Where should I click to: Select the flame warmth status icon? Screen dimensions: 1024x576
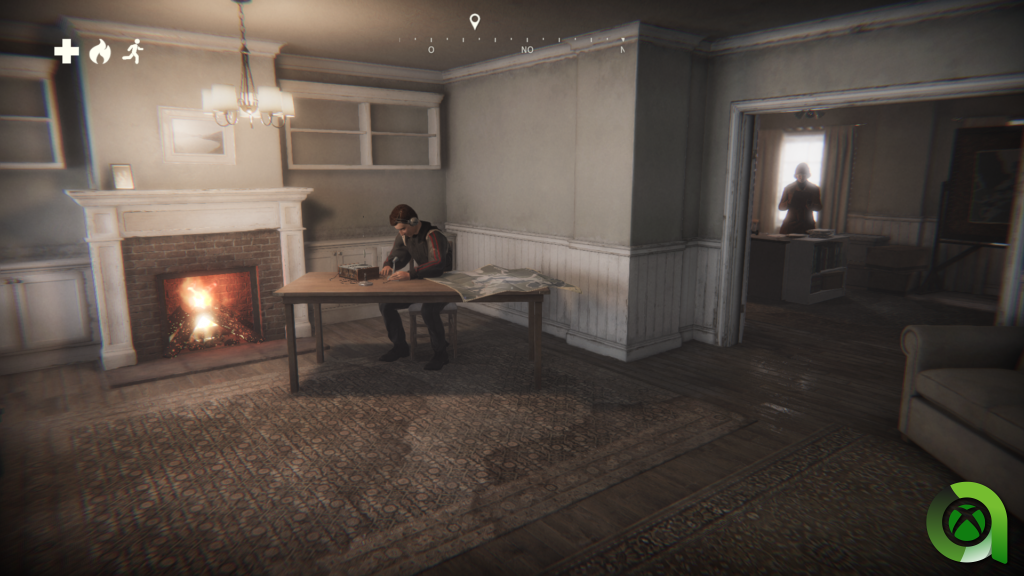click(x=99, y=52)
